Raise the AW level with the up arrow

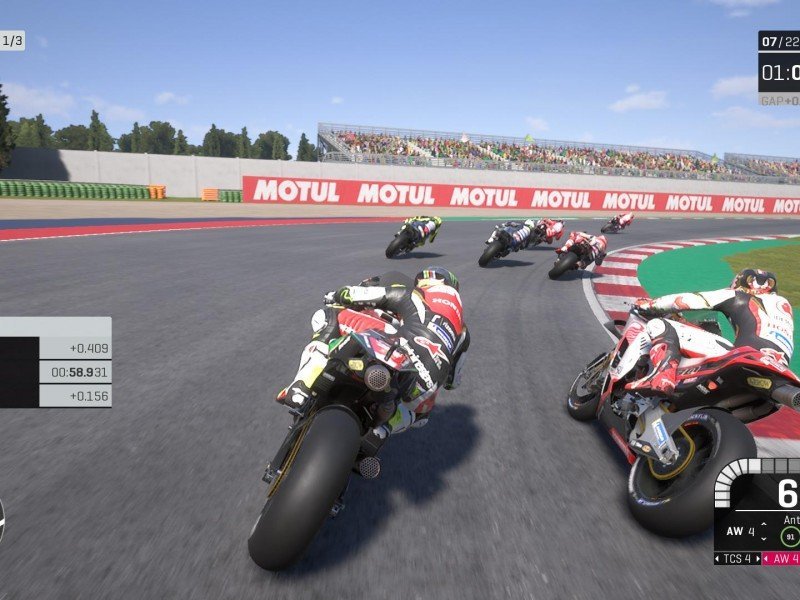763,525
